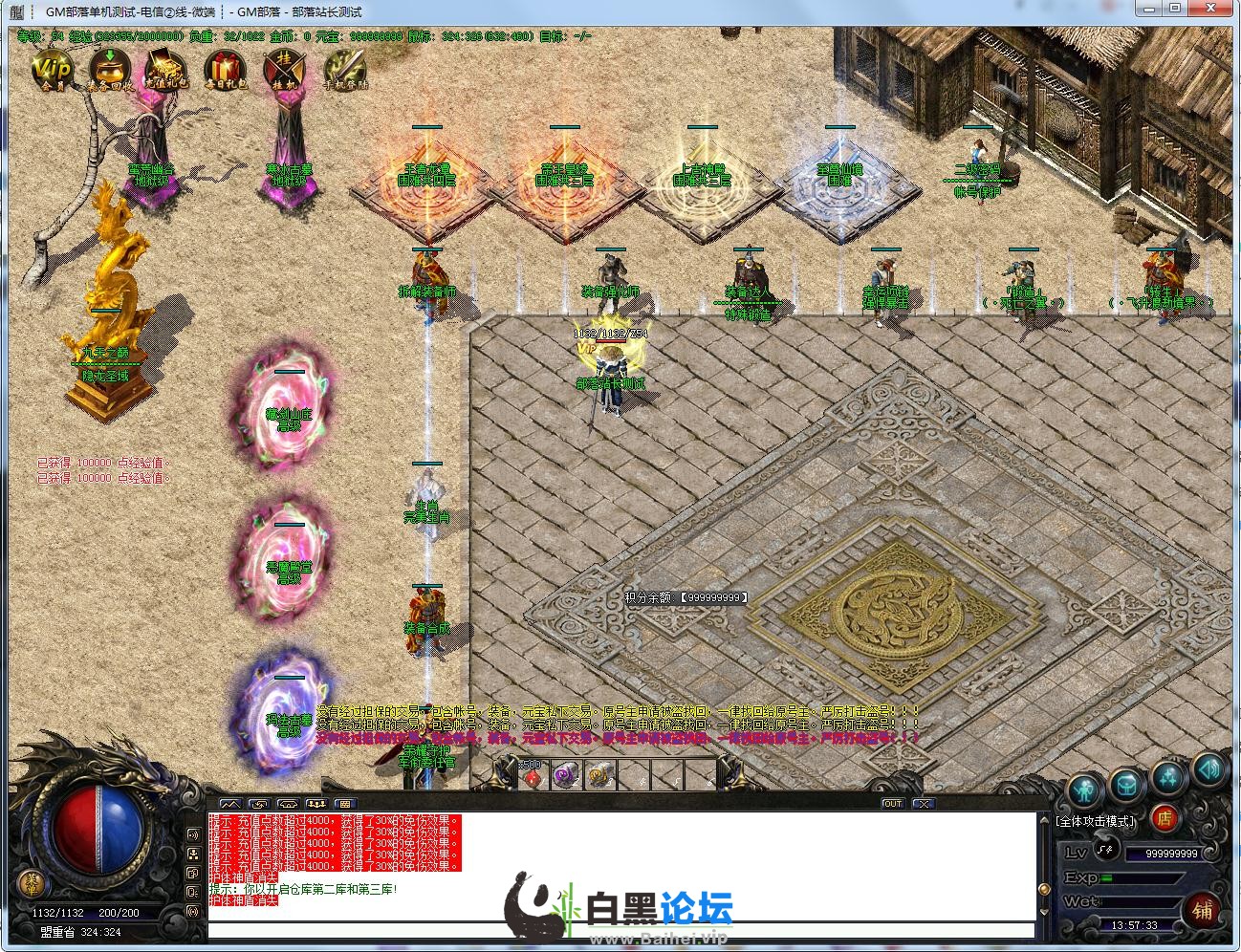This screenshot has height=952, width=1241.
Task: Minimize the game window
Action: pos(1148,9)
